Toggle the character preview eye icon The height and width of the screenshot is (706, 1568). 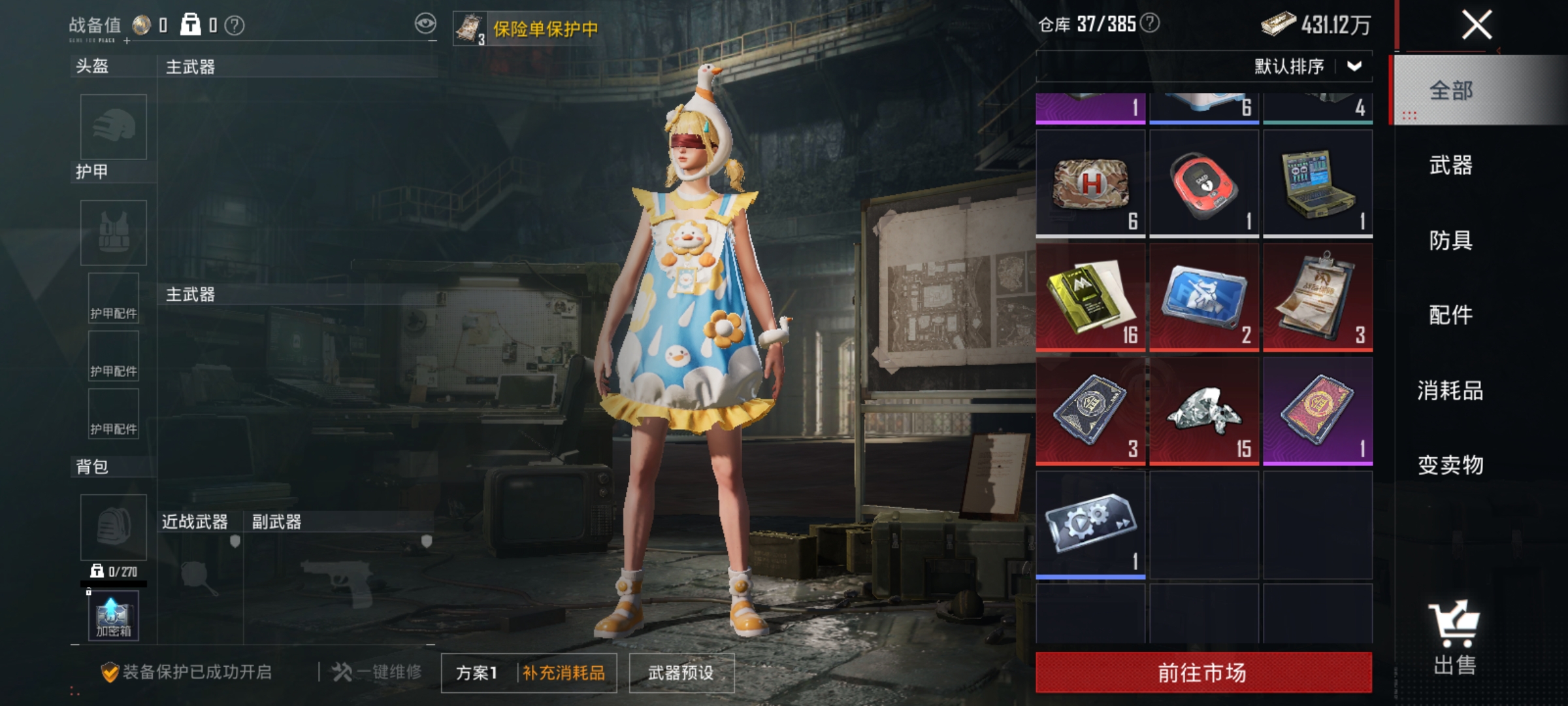pyautogui.click(x=425, y=21)
